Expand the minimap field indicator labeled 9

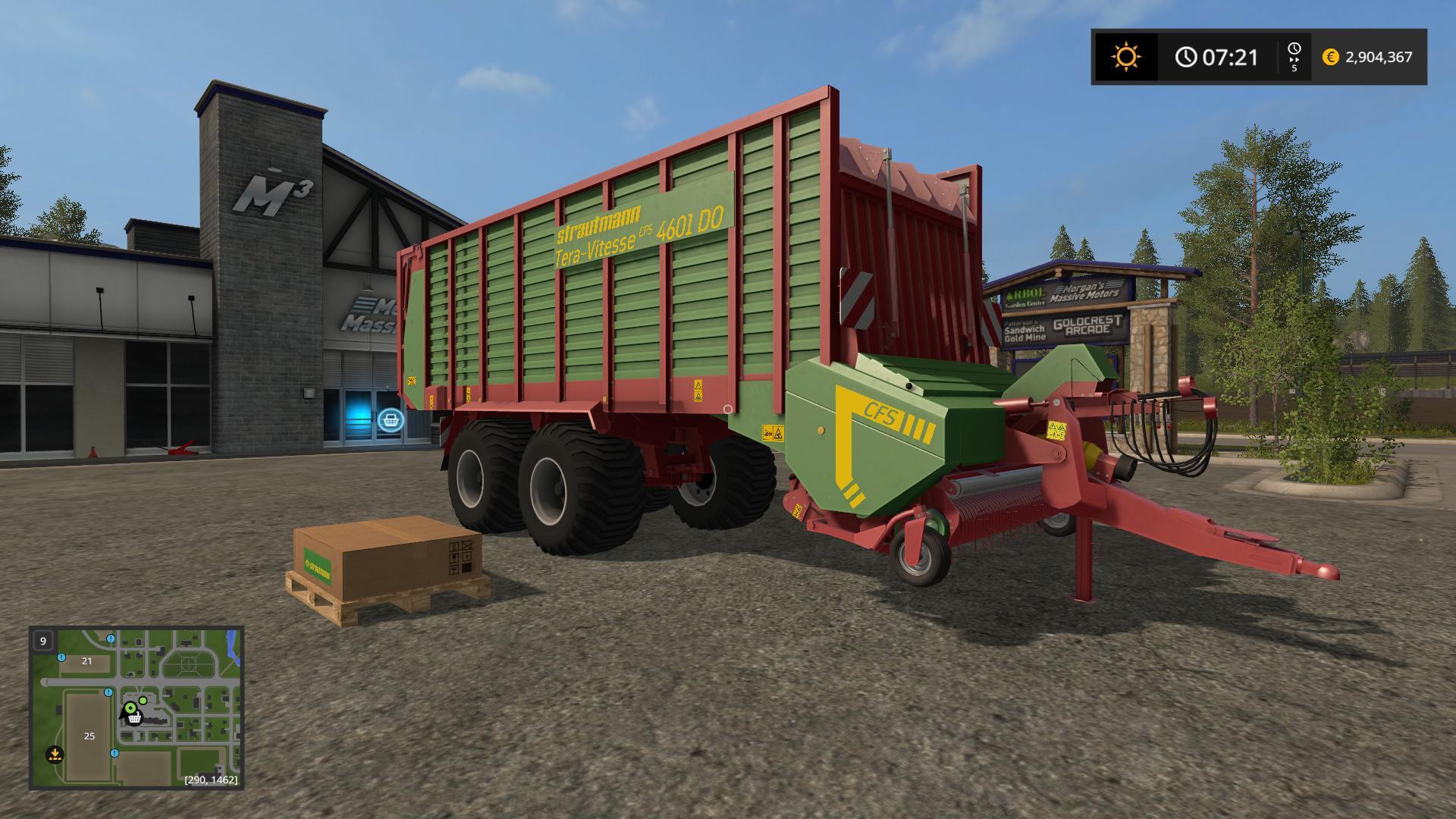pyautogui.click(x=43, y=641)
